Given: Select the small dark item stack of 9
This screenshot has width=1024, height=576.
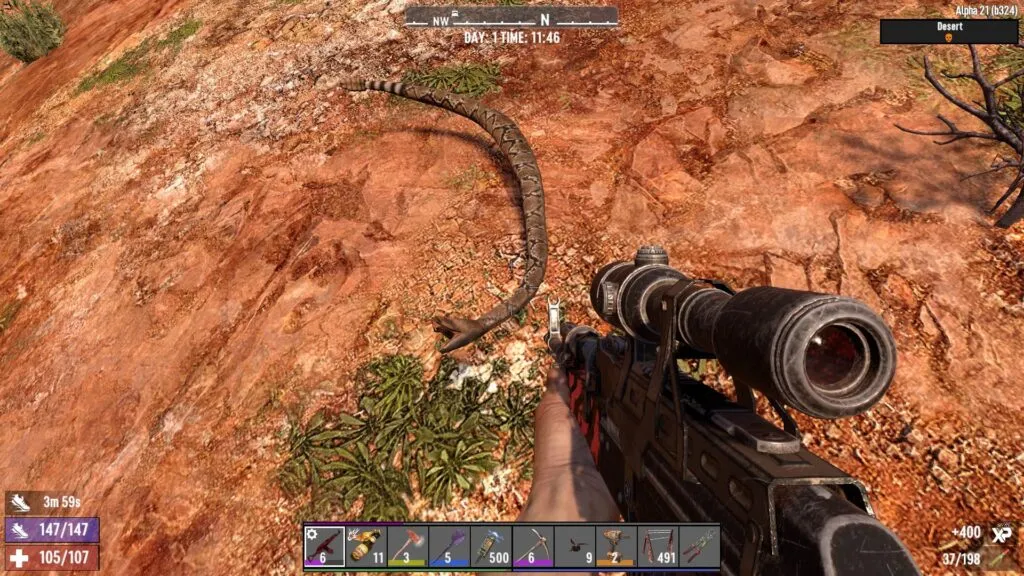Looking at the screenshot, I should [574, 547].
